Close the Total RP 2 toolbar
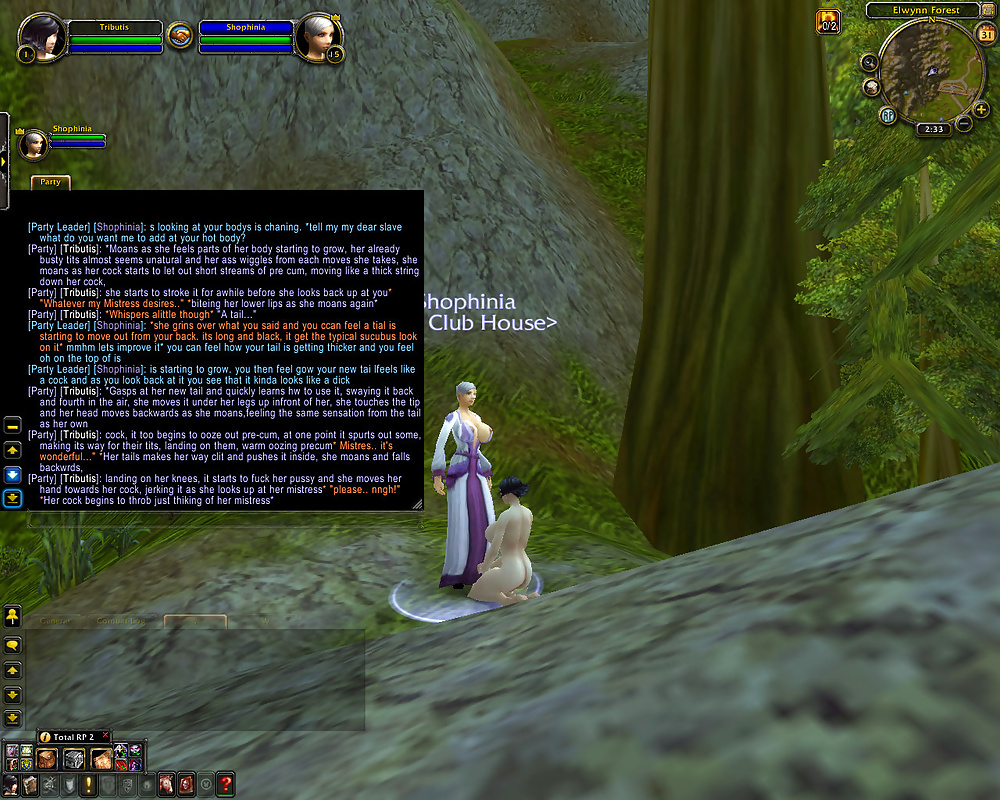This screenshot has height=800, width=1000. (105, 736)
